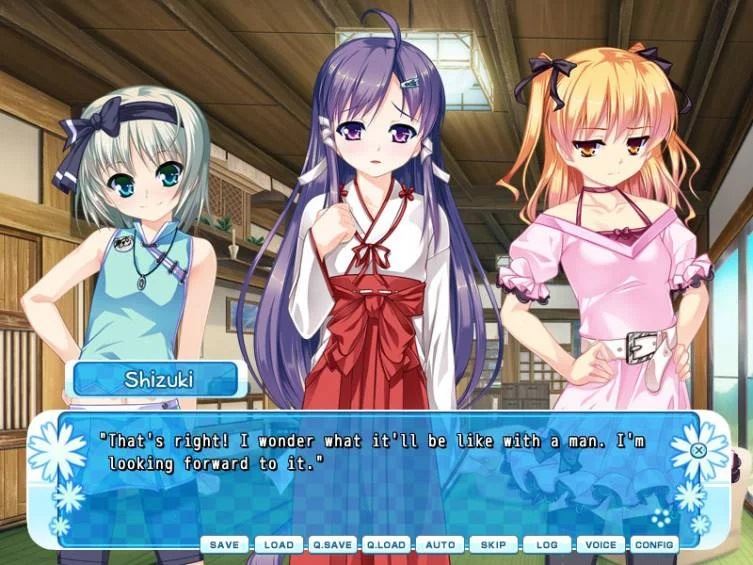Open the CONFIG settings
This screenshot has height=565, width=753.
[655, 545]
